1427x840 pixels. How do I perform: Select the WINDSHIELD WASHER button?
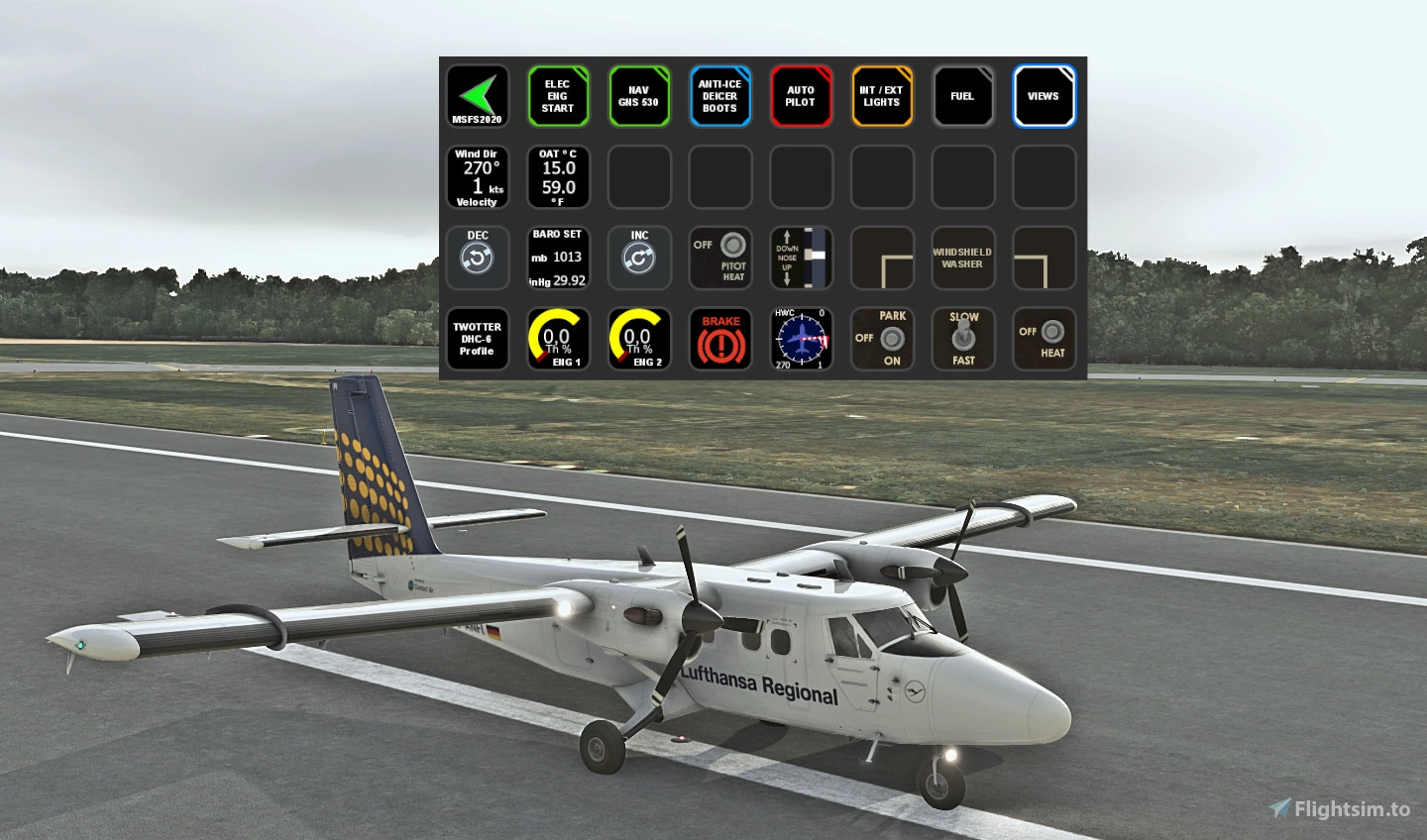point(962,258)
